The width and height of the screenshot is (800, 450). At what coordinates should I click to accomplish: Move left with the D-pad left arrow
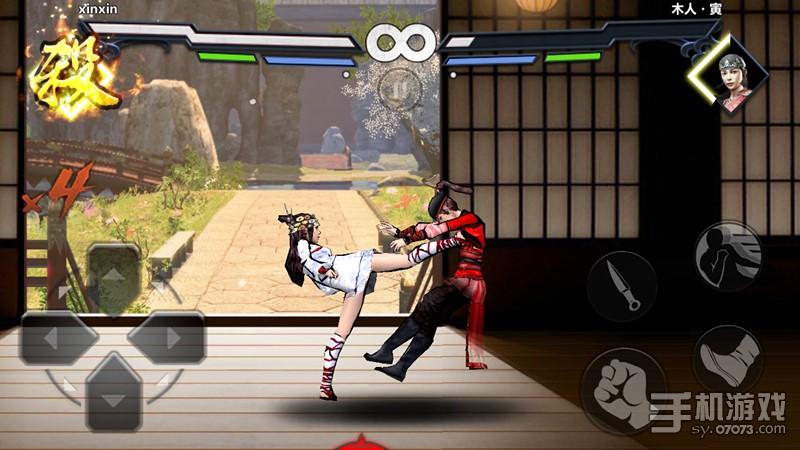(x=59, y=337)
